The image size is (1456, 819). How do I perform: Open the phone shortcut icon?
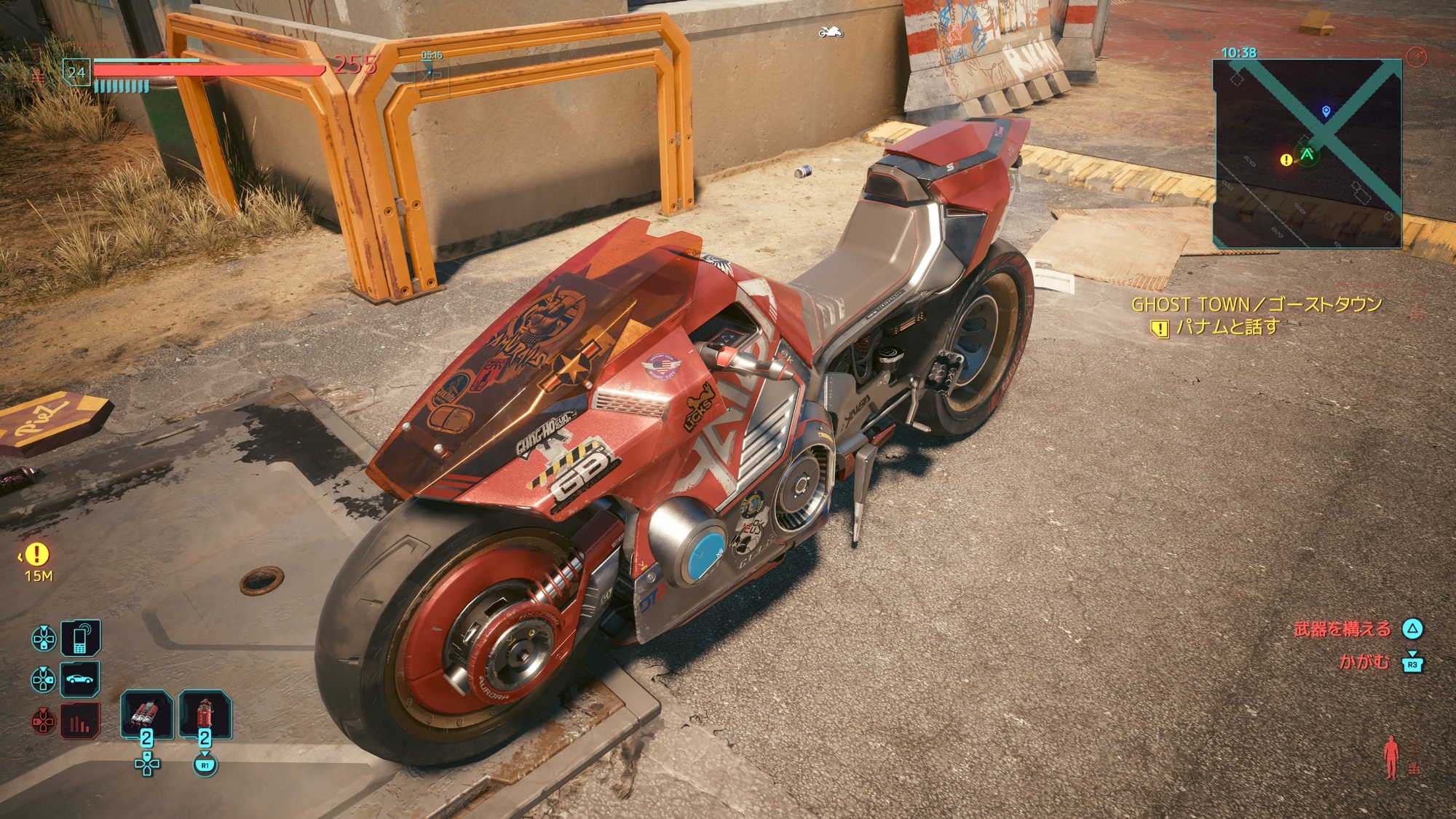click(80, 638)
